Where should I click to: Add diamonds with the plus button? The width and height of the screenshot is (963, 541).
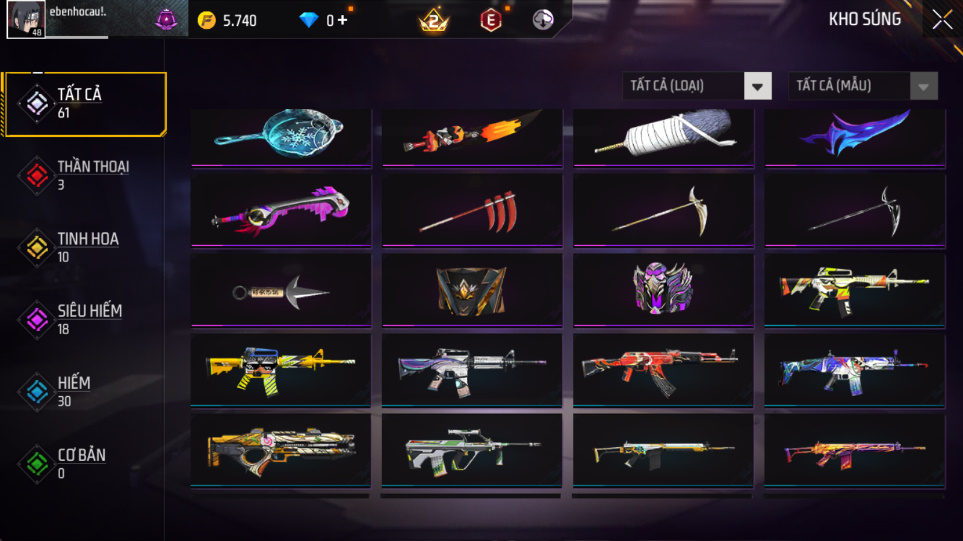[x=342, y=20]
